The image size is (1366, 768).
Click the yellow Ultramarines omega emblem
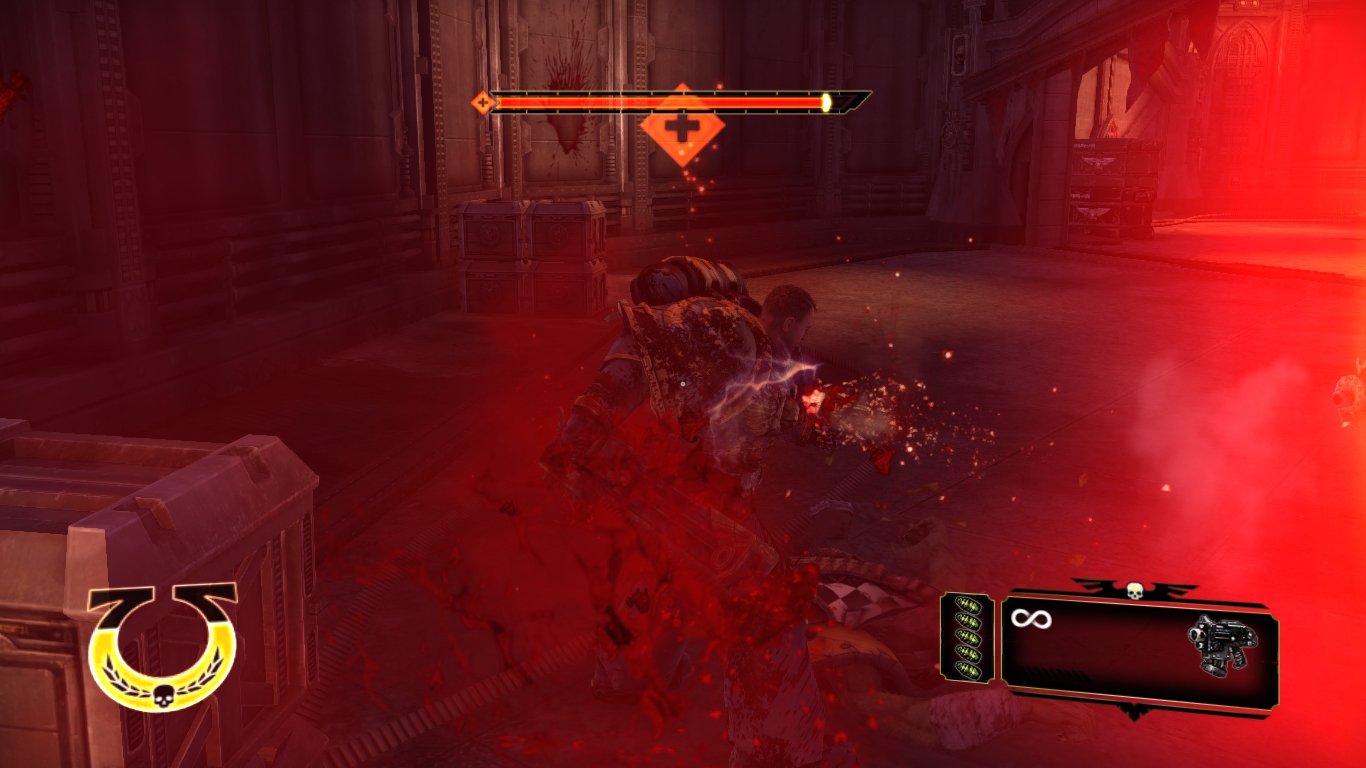coord(163,645)
